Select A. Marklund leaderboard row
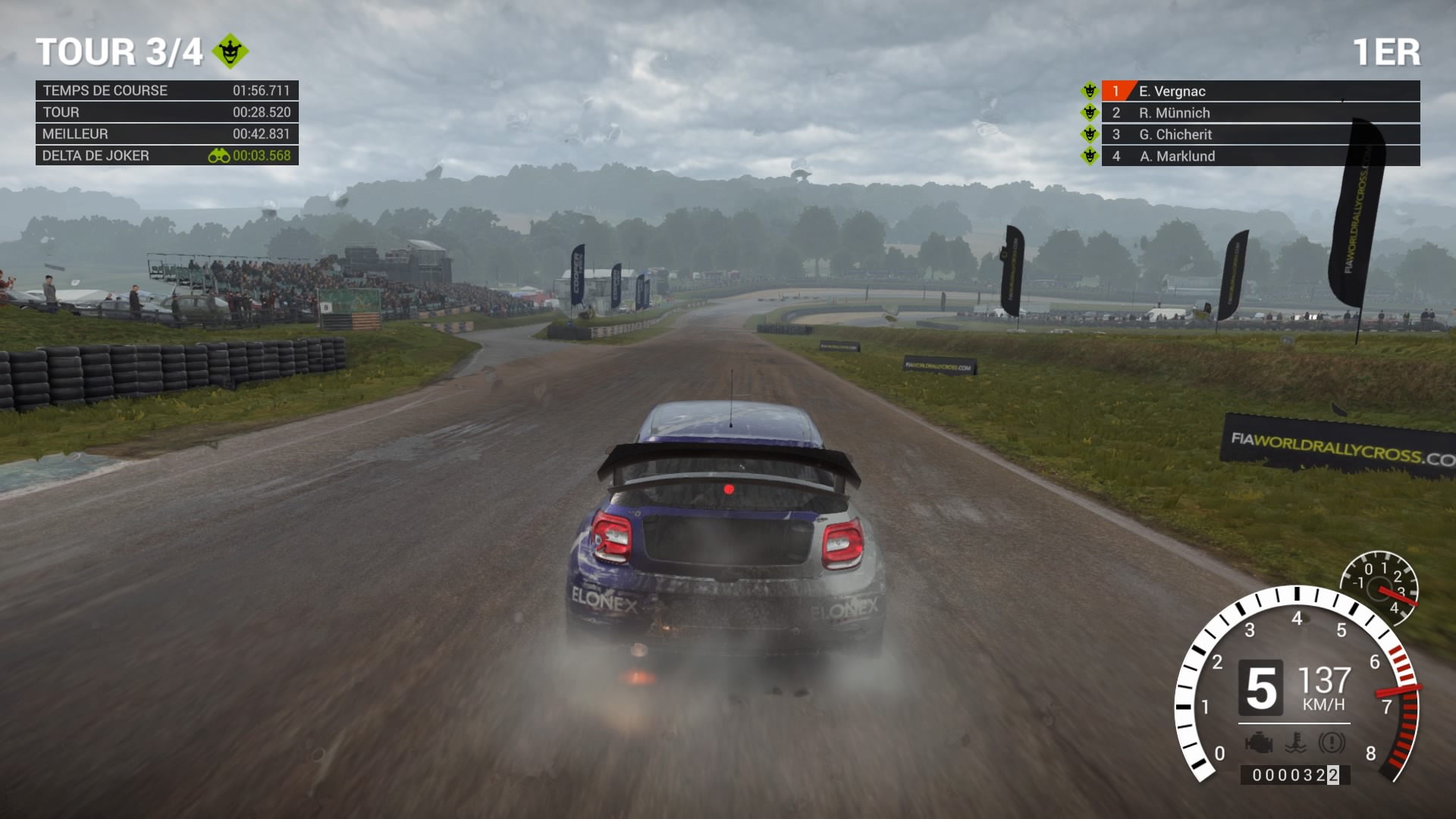 pyautogui.click(x=1259, y=156)
